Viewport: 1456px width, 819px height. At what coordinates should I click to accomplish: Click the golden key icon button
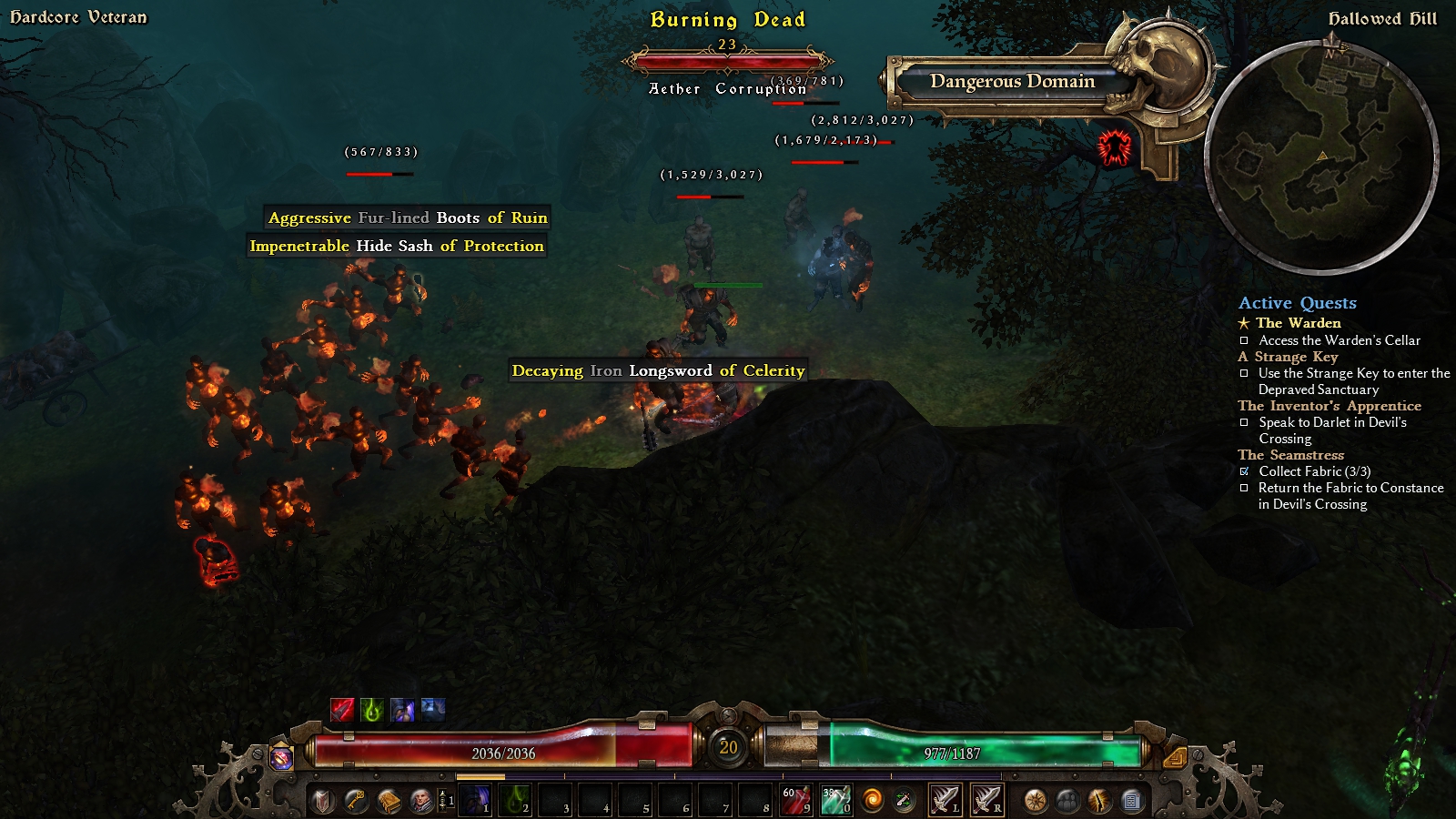coord(356,801)
